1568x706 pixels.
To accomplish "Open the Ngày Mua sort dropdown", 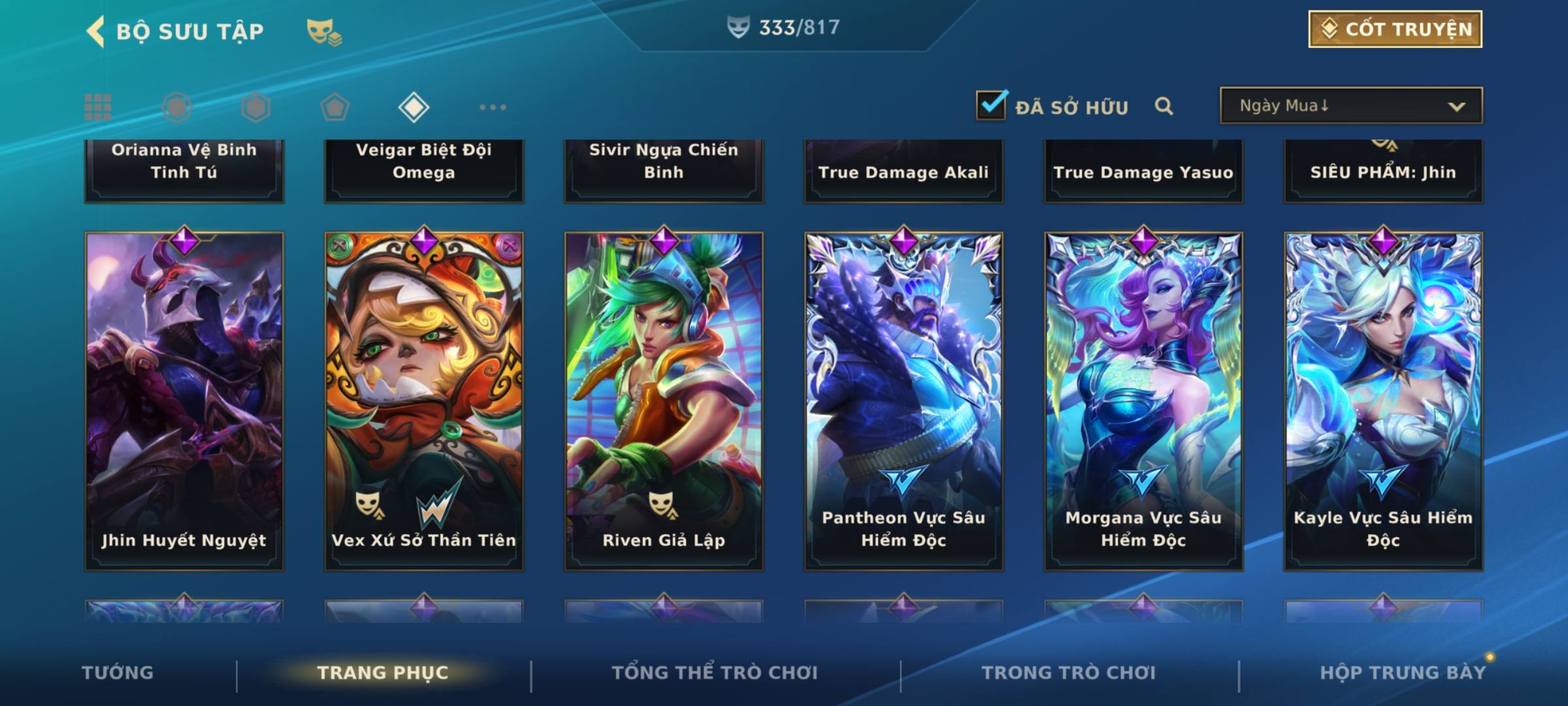I will [x=1350, y=106].
